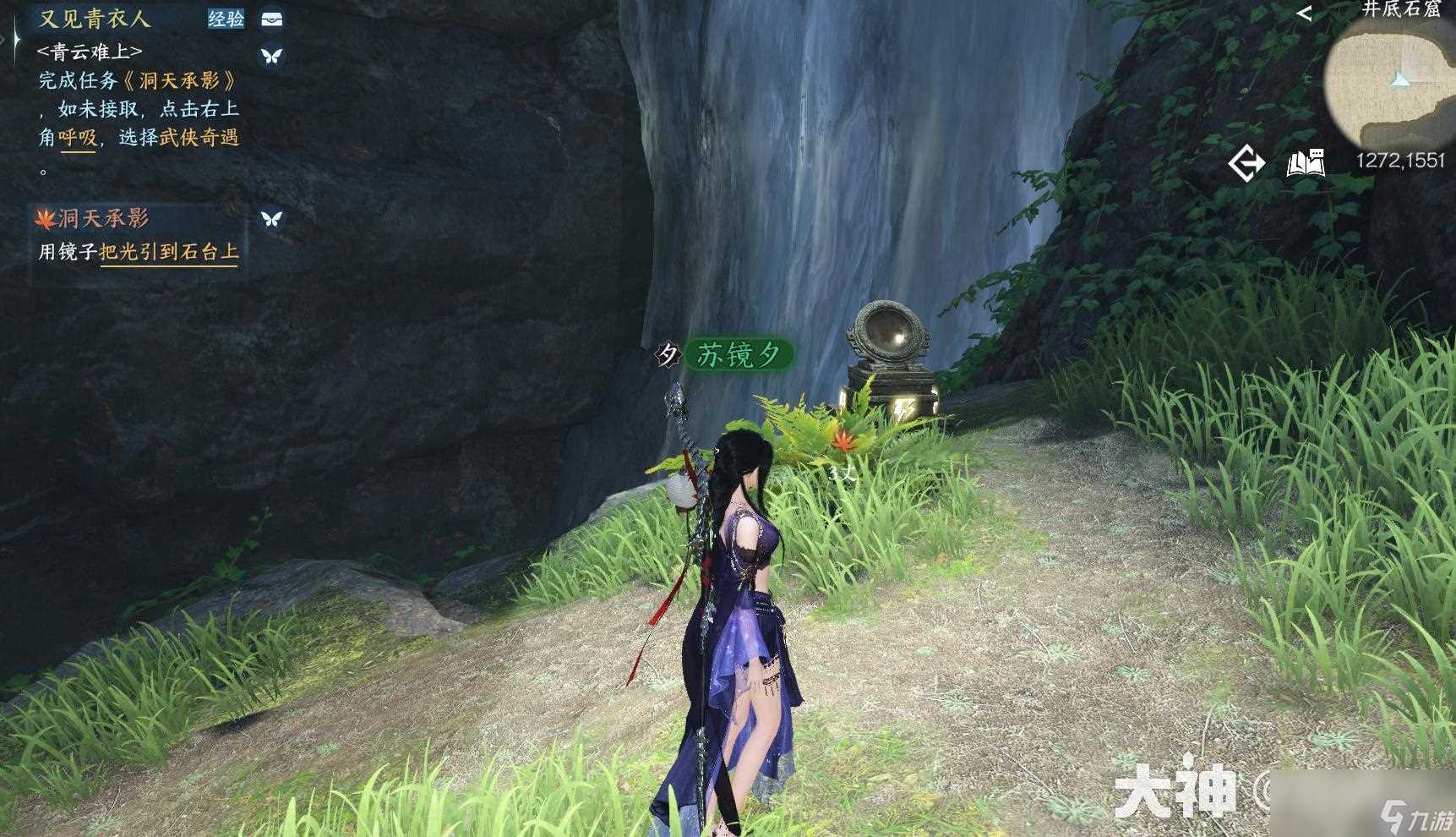Click the 井底石窟 location name

click(x=1400, y=9)
